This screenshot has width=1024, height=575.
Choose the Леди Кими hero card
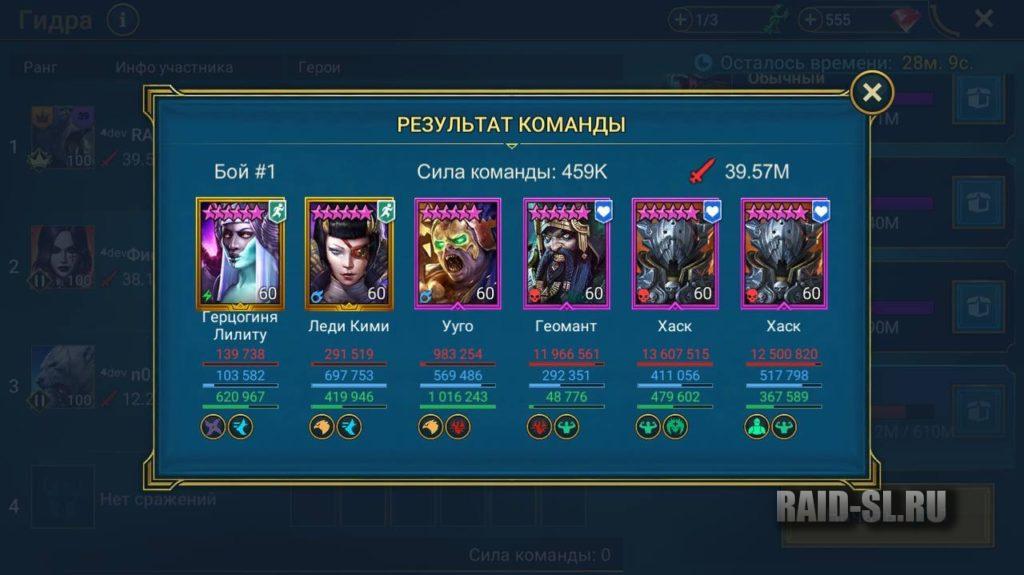pyautogui.click(x=349, y=252)
